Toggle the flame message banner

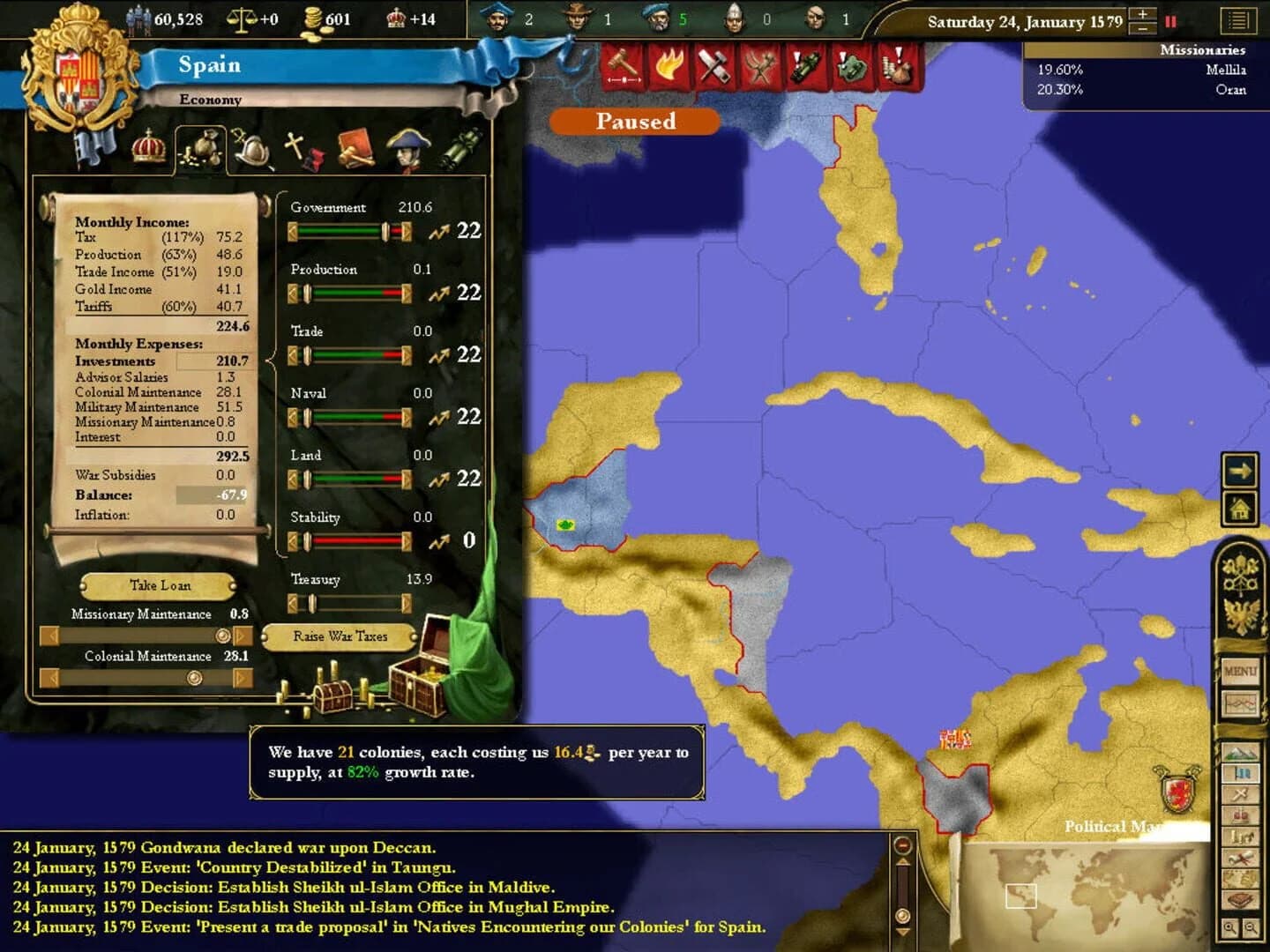669,63
